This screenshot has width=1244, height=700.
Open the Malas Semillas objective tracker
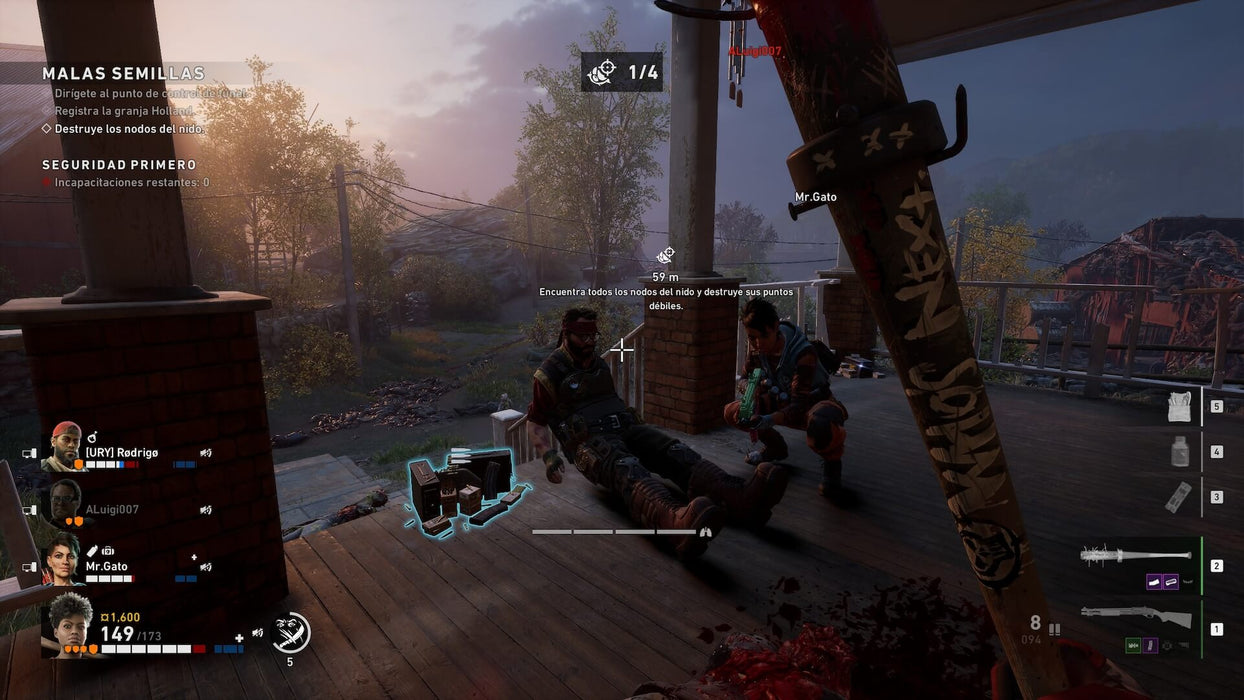pos(124,74)
